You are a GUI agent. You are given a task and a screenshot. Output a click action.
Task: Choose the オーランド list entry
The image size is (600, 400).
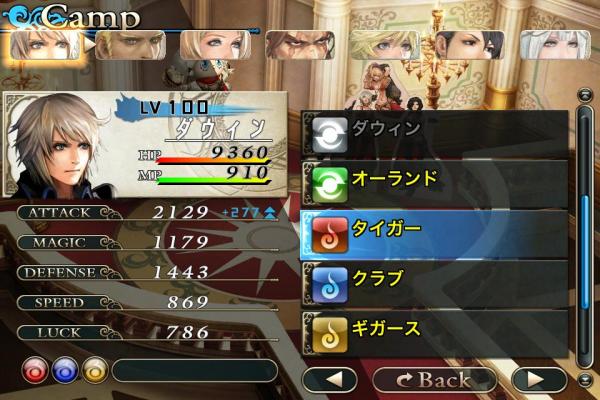point(434,181)
